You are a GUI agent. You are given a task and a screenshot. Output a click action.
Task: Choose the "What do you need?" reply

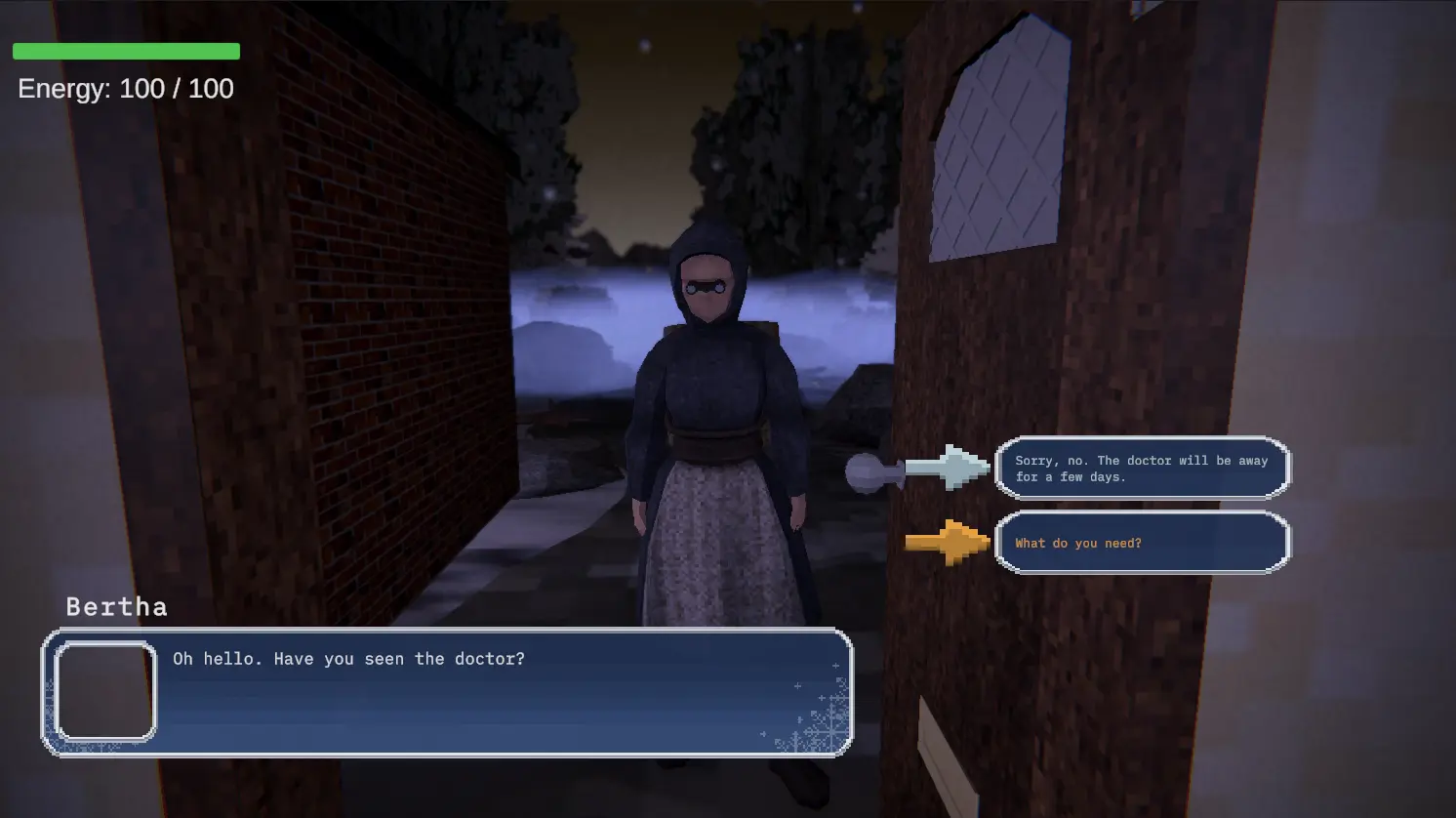tap(1142, 543)
